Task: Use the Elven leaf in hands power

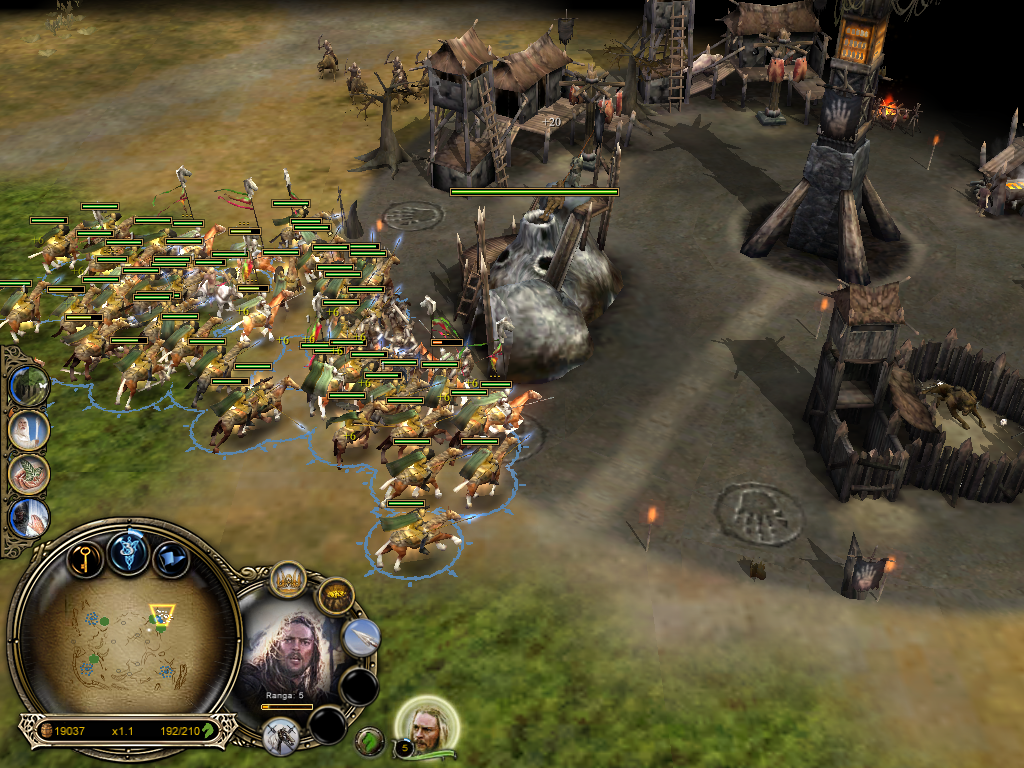Action: [28, 474]
